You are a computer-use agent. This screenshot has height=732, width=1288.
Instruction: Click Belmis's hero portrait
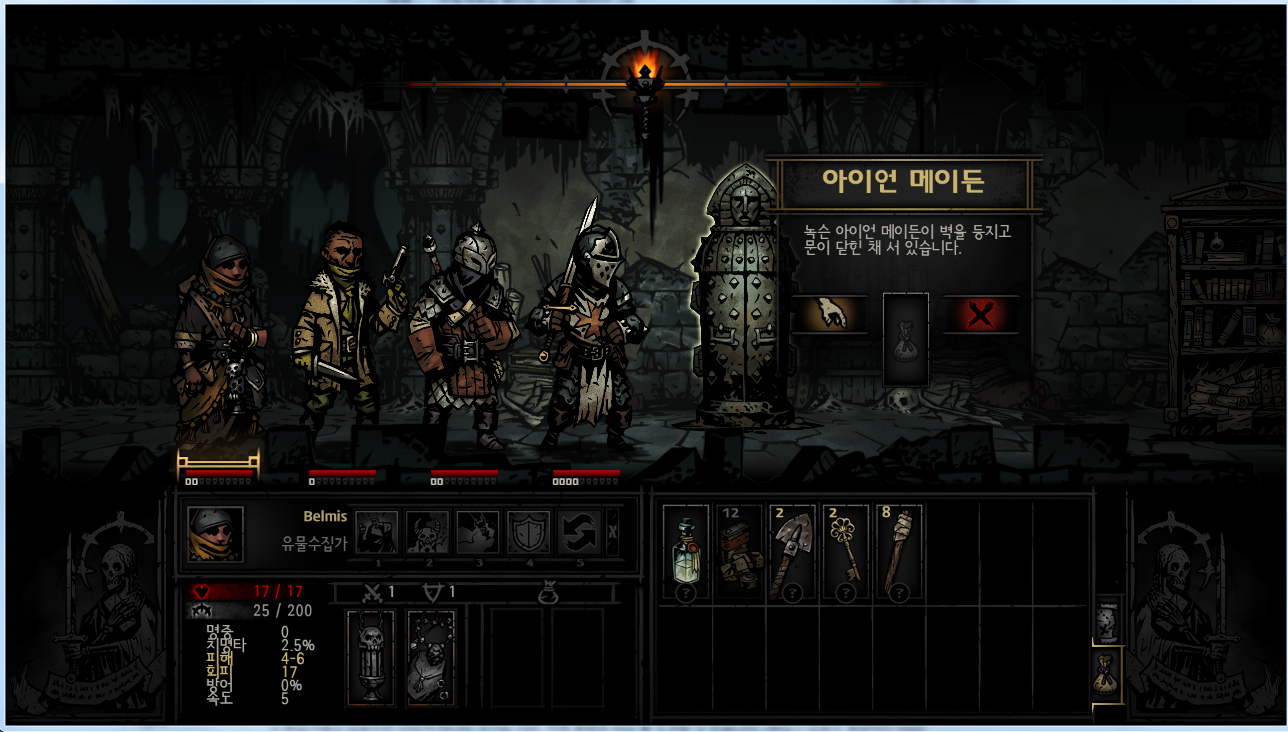(215, 533)
